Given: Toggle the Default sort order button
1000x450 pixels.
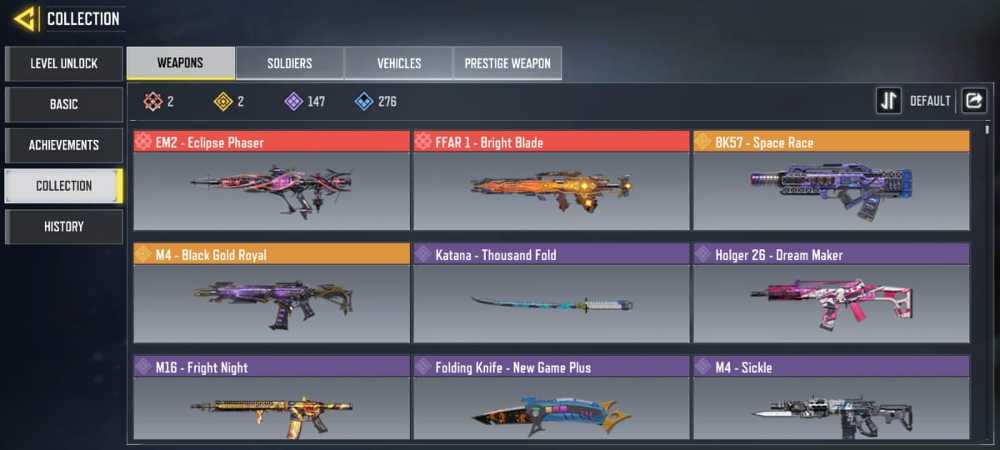Looking at the screenshot, I should pos(889,101).
